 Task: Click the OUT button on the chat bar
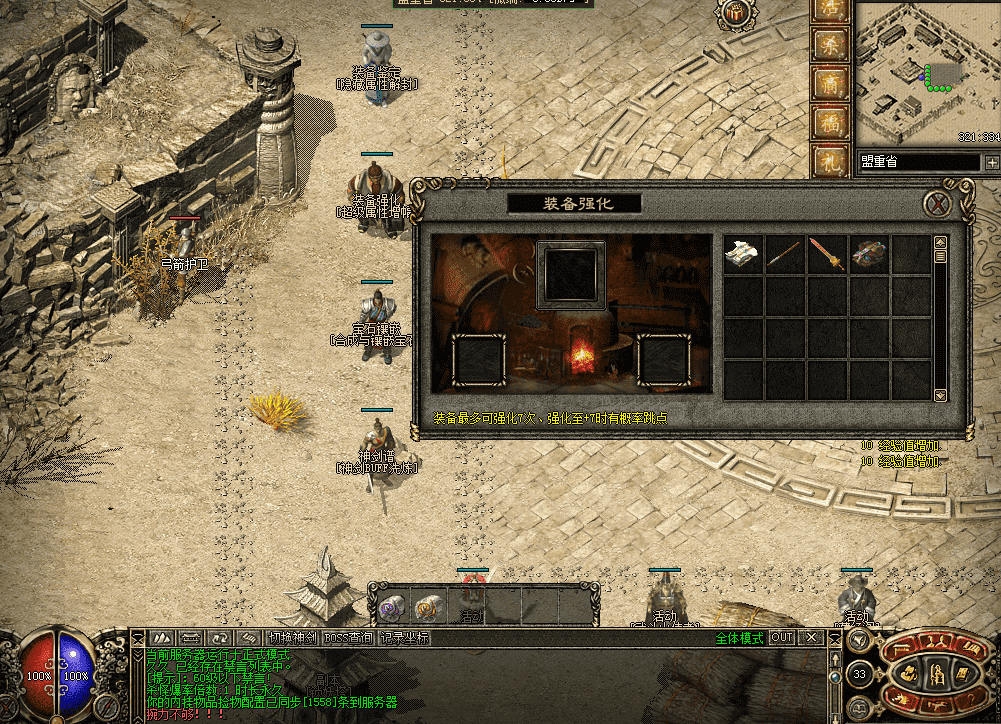782,638
